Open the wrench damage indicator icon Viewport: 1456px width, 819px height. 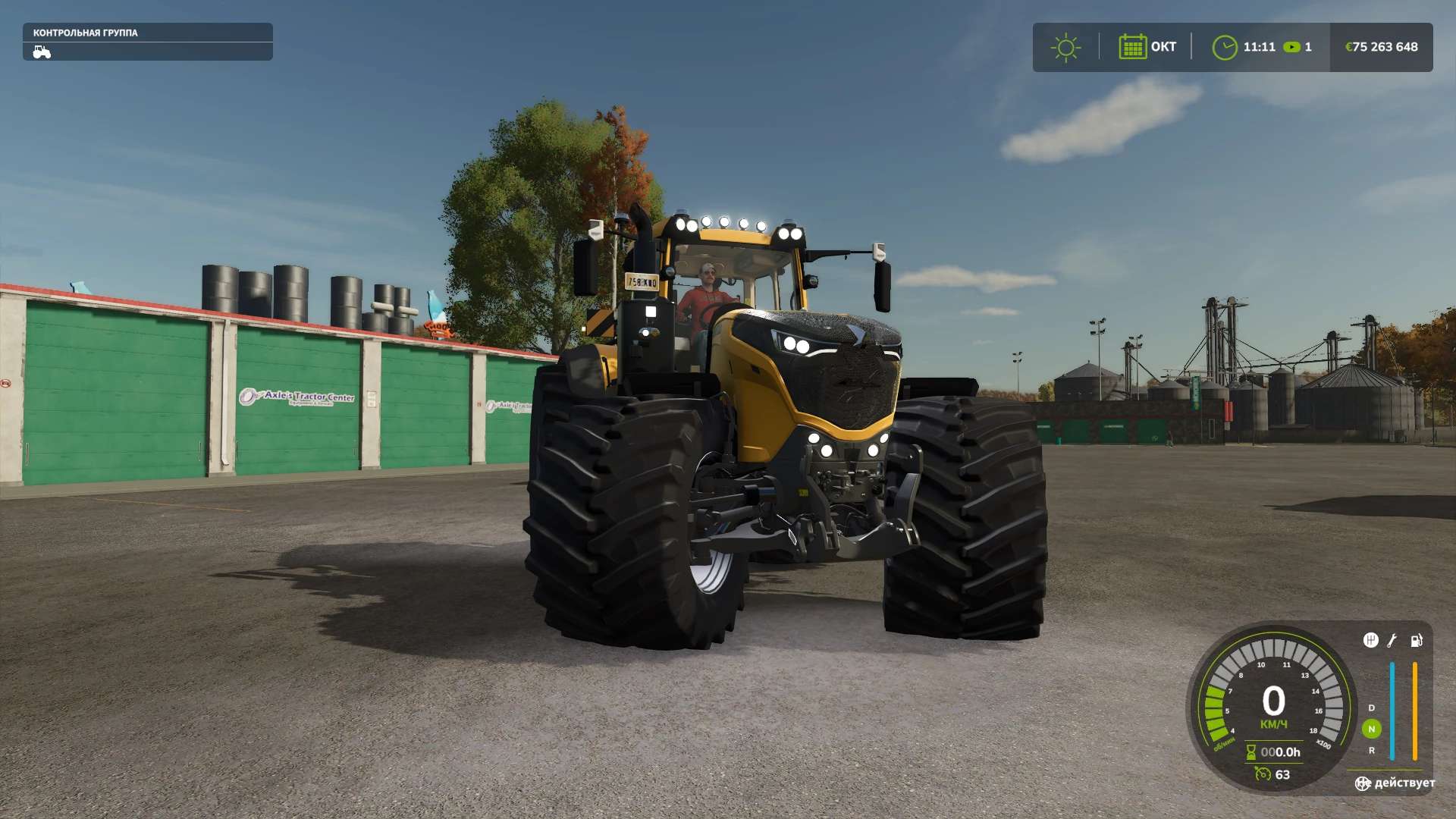(x=1392, y=641)
